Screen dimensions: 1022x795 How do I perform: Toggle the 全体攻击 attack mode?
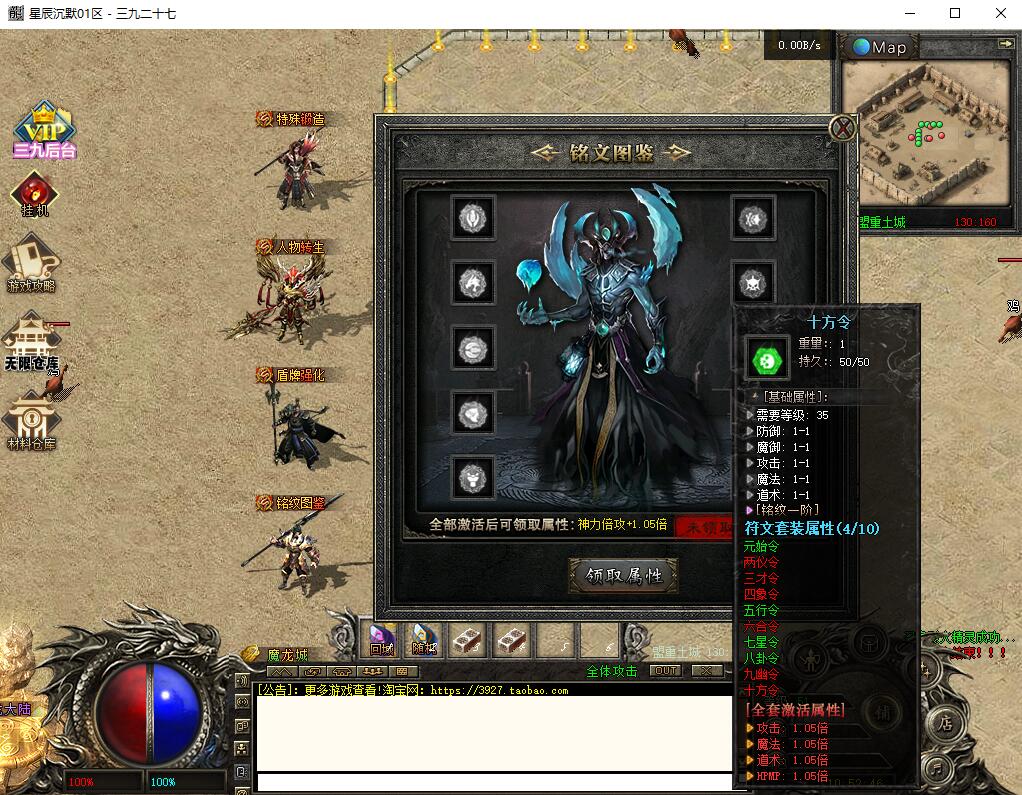tap(611, 671)
